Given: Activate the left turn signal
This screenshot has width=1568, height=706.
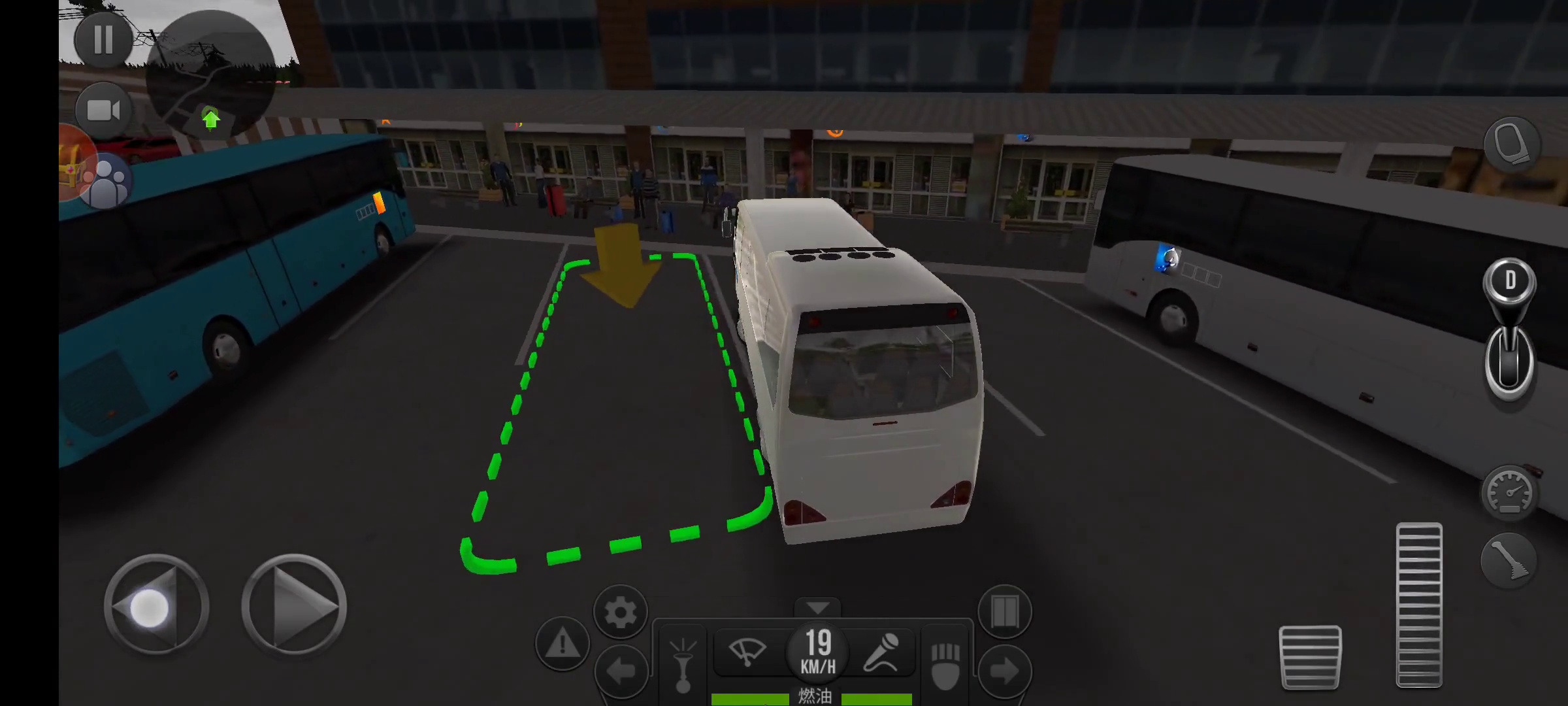Looking at the screenshot, I should [620, 671].
